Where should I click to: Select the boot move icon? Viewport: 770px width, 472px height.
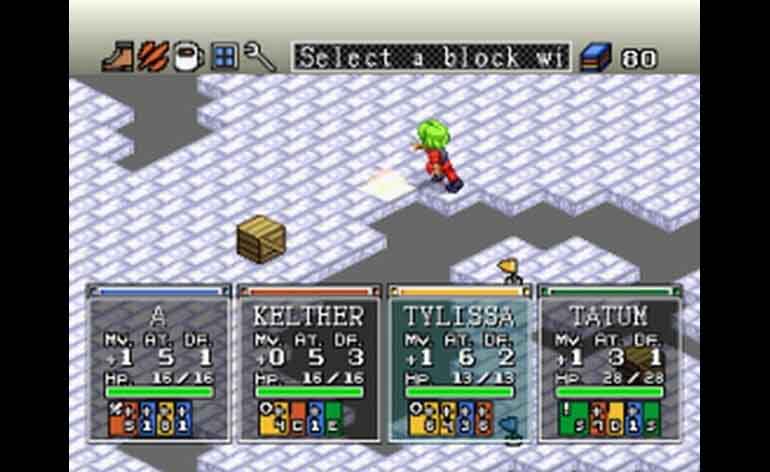pyautogui.click(x=118, y=56)
